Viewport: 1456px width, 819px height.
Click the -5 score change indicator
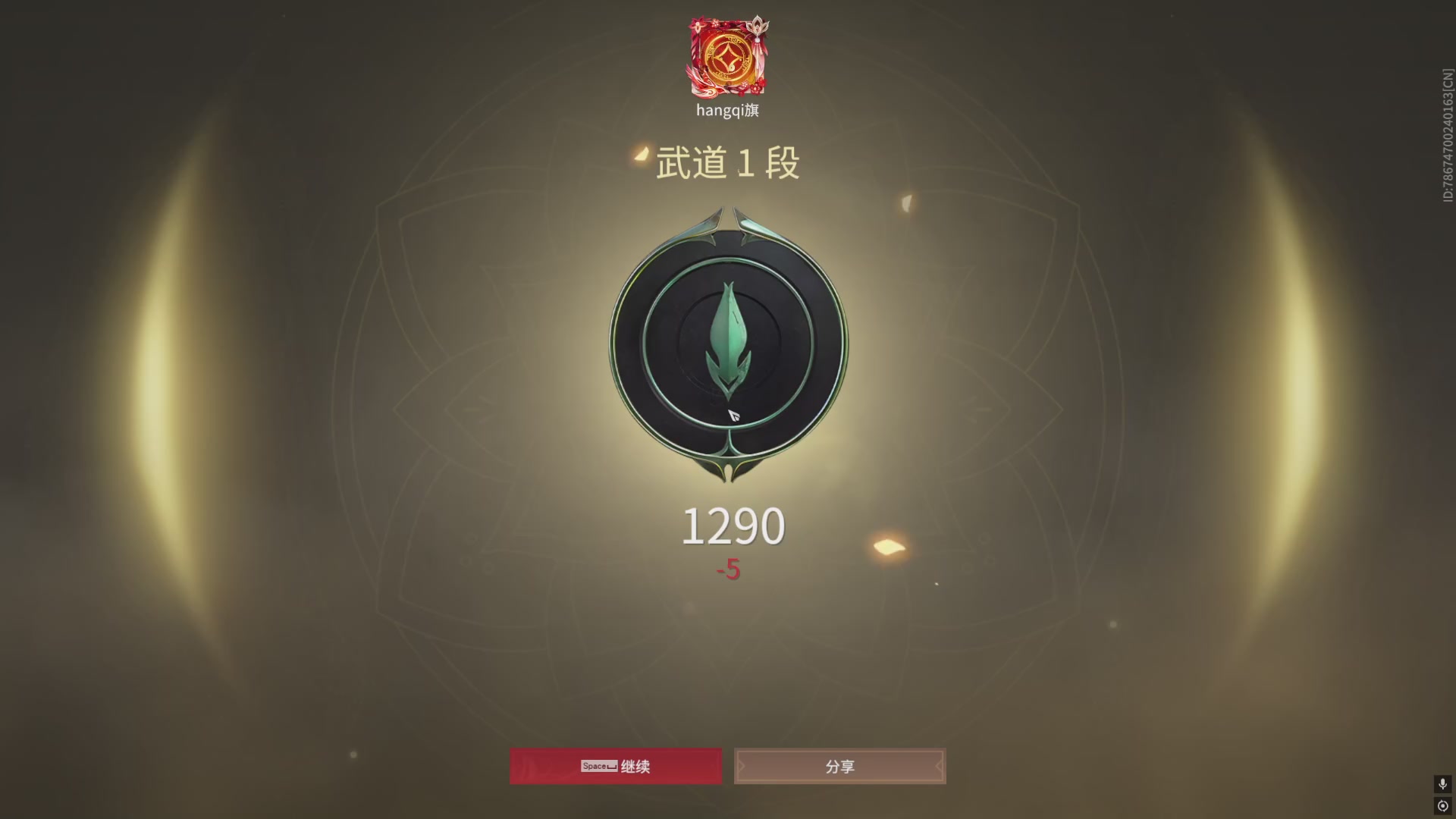pyautogui.click(x=726, y=571)
